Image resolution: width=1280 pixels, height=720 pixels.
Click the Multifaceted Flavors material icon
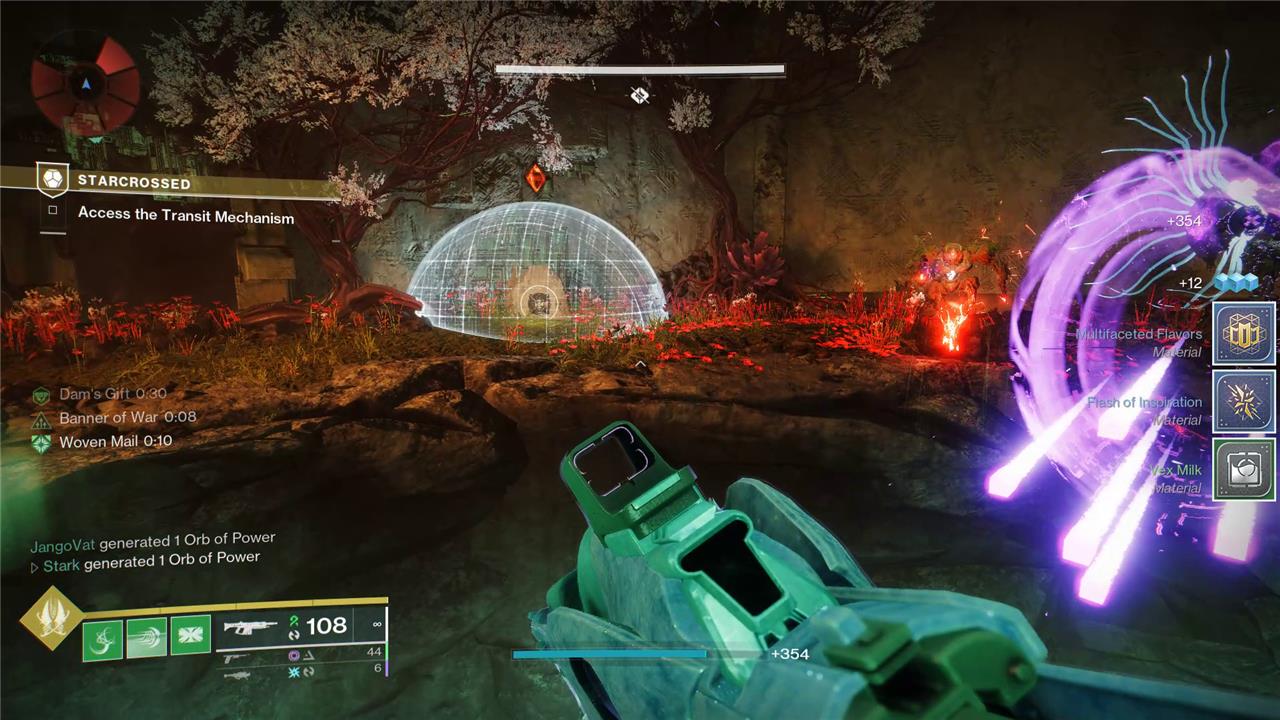[x=1243, y=334]
